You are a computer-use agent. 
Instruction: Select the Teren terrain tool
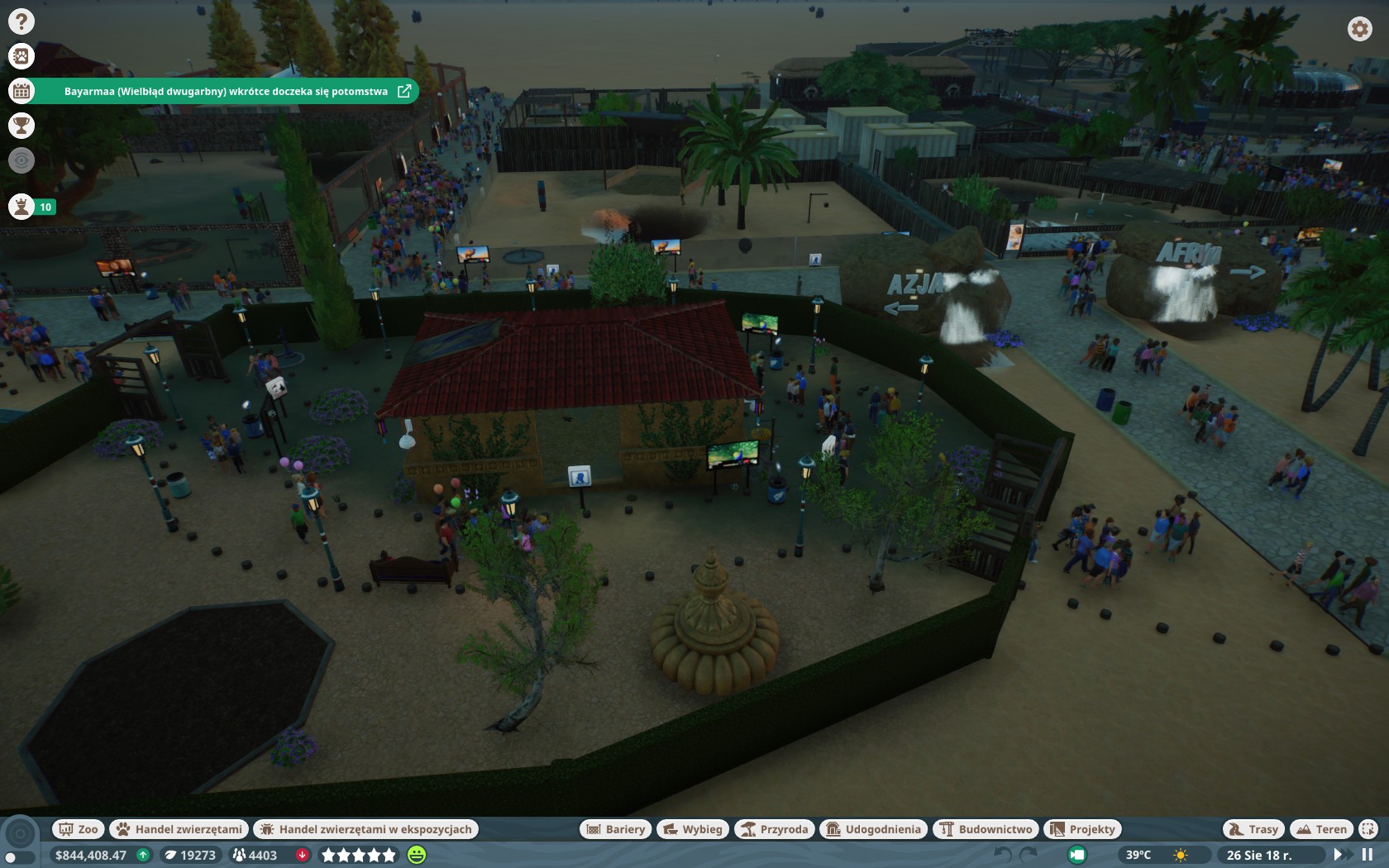1322,829
